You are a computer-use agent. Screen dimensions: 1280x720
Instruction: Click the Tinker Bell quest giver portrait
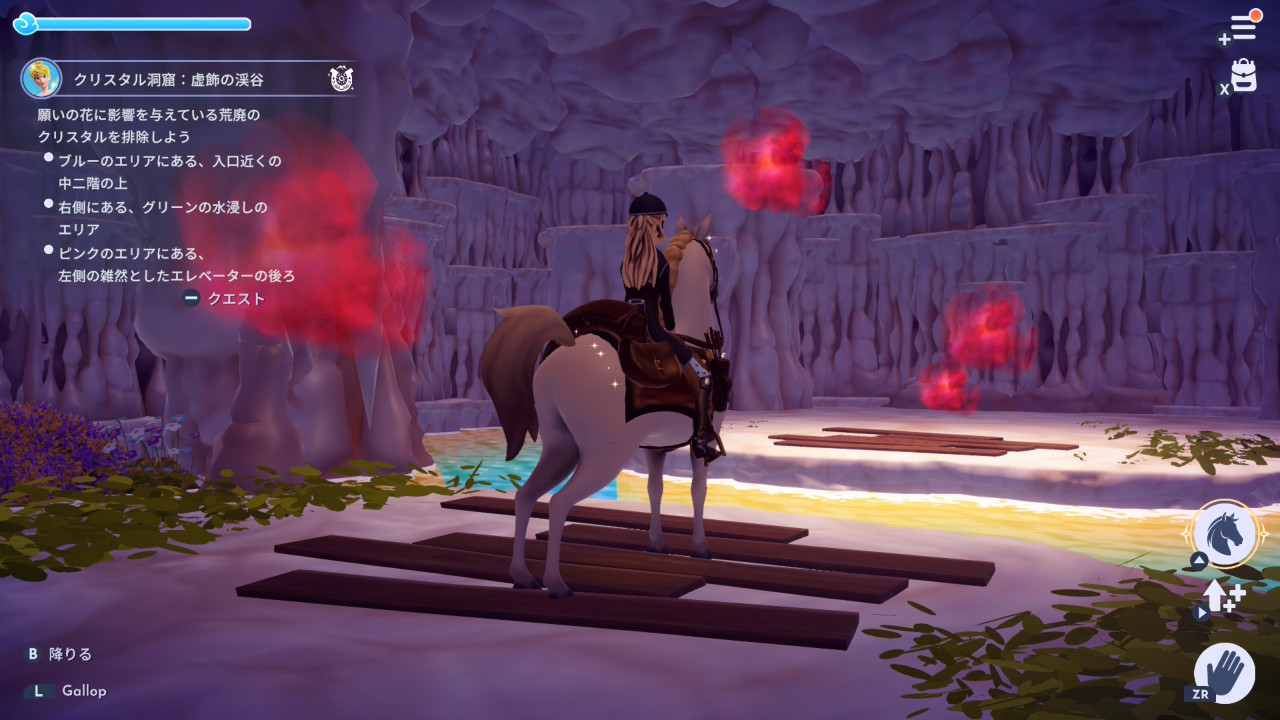(x=41, y=78)
